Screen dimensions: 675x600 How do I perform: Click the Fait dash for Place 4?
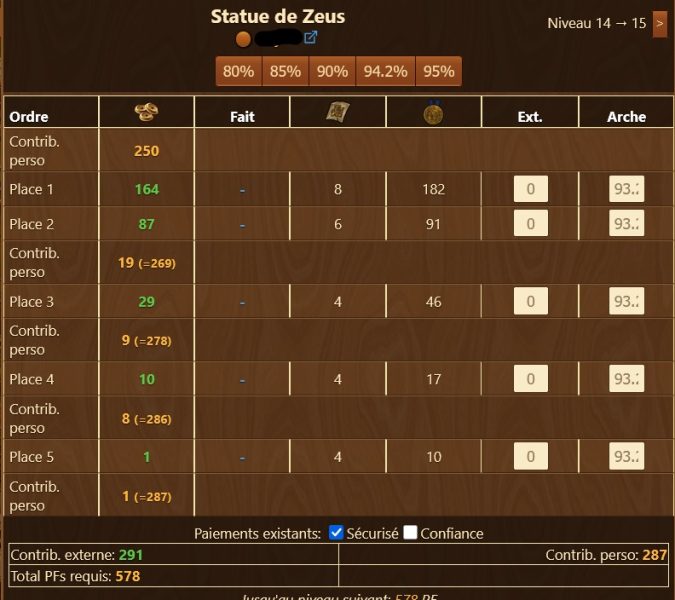click(242, 379)
